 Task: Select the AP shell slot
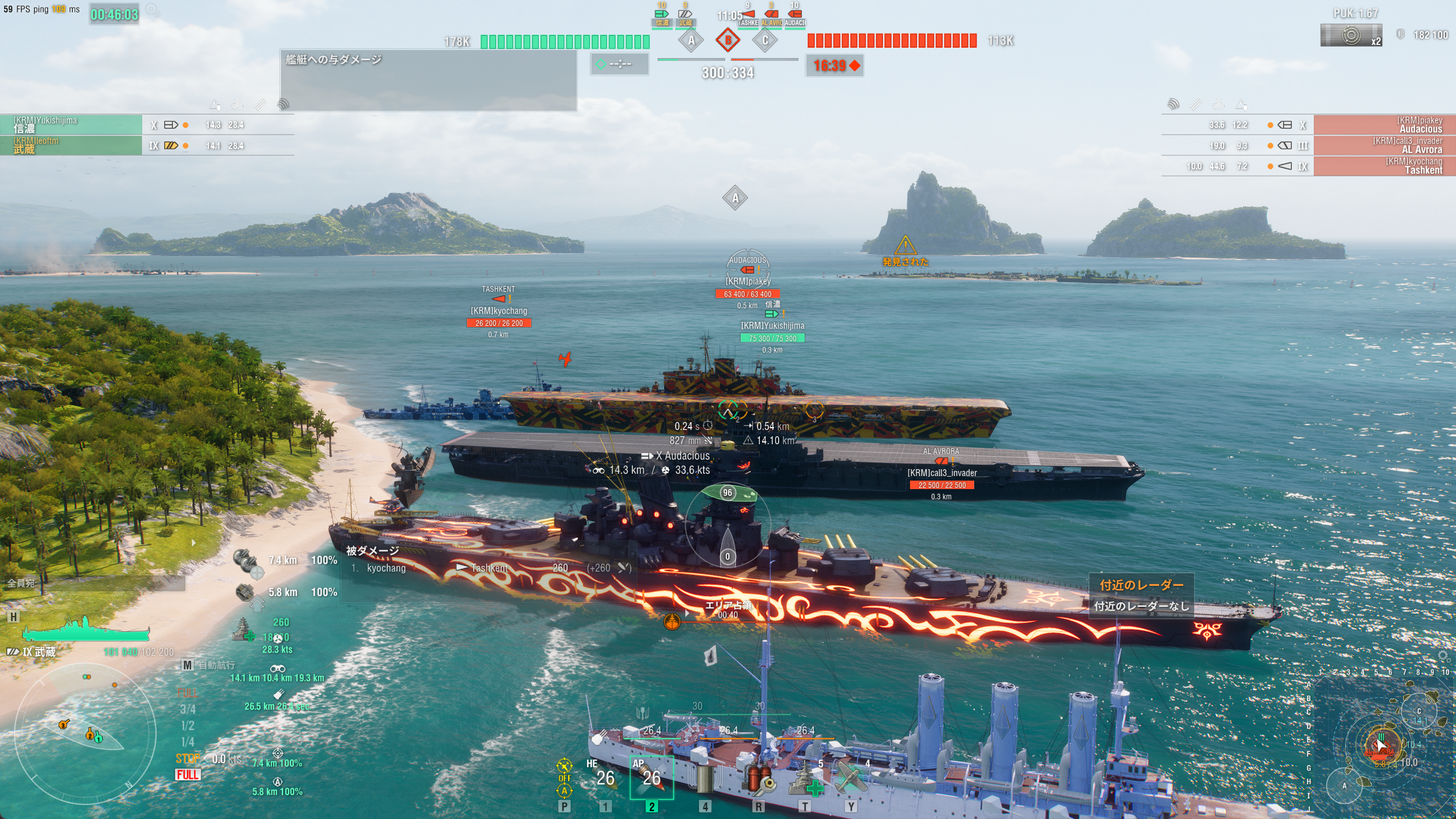coord(652,777)
